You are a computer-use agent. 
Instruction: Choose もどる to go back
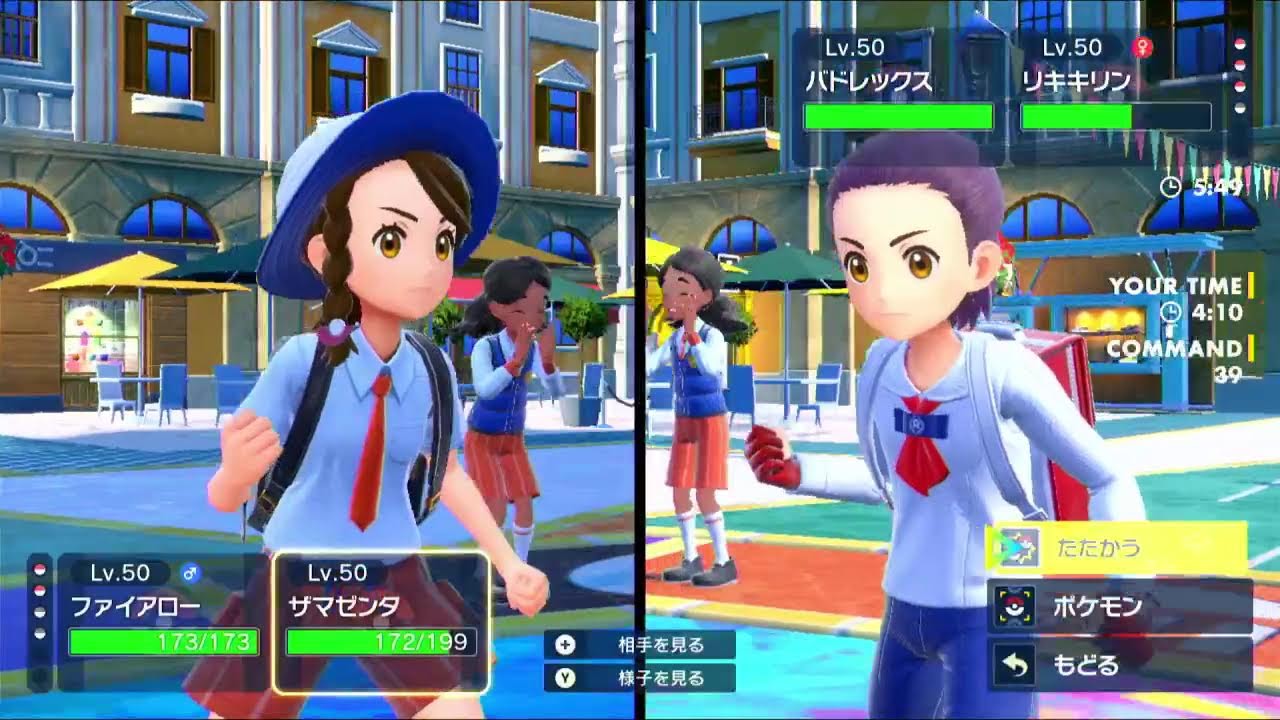[1120, 665]
